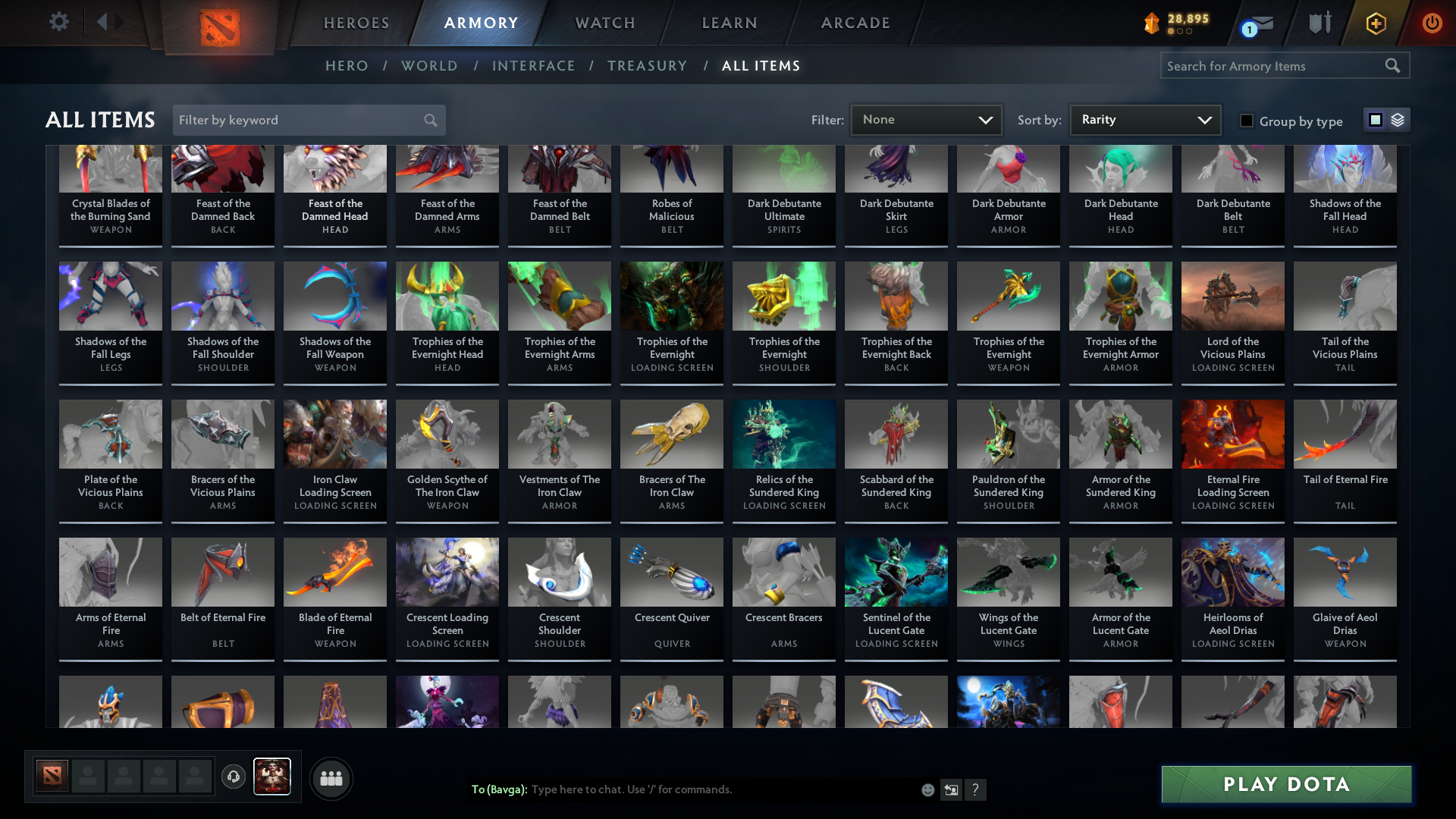This screenshot has height=819, width=1456.
Task: Toggle the single item view square
Action: (1375, 120)
